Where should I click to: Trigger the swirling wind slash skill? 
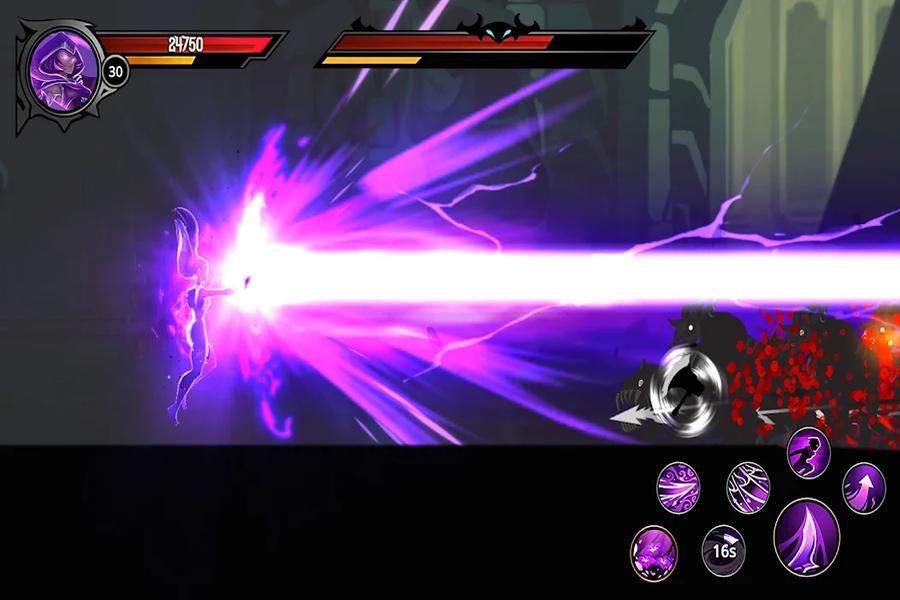678,487
